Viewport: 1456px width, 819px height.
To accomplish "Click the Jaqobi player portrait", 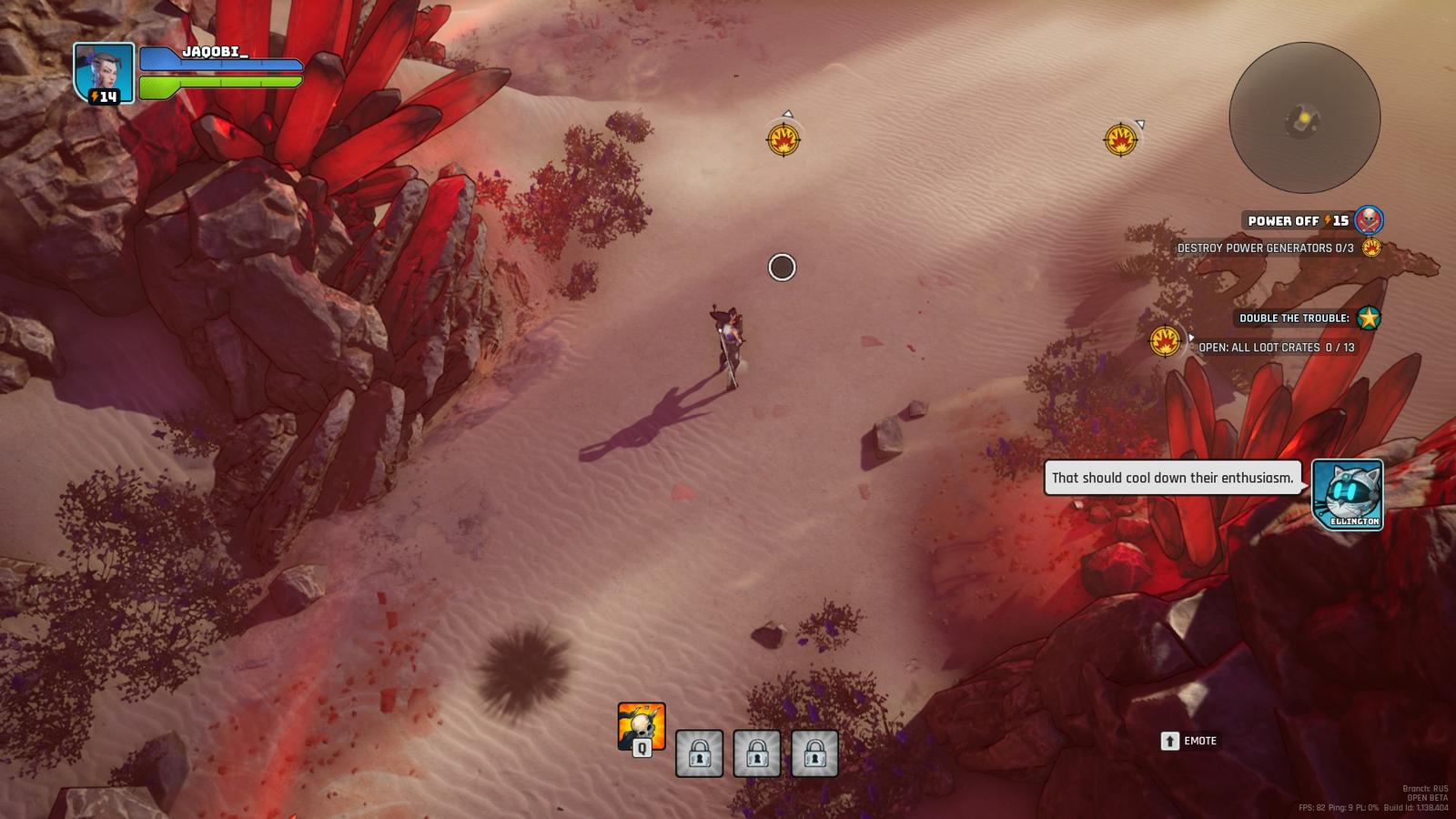I will pos(104,73).
